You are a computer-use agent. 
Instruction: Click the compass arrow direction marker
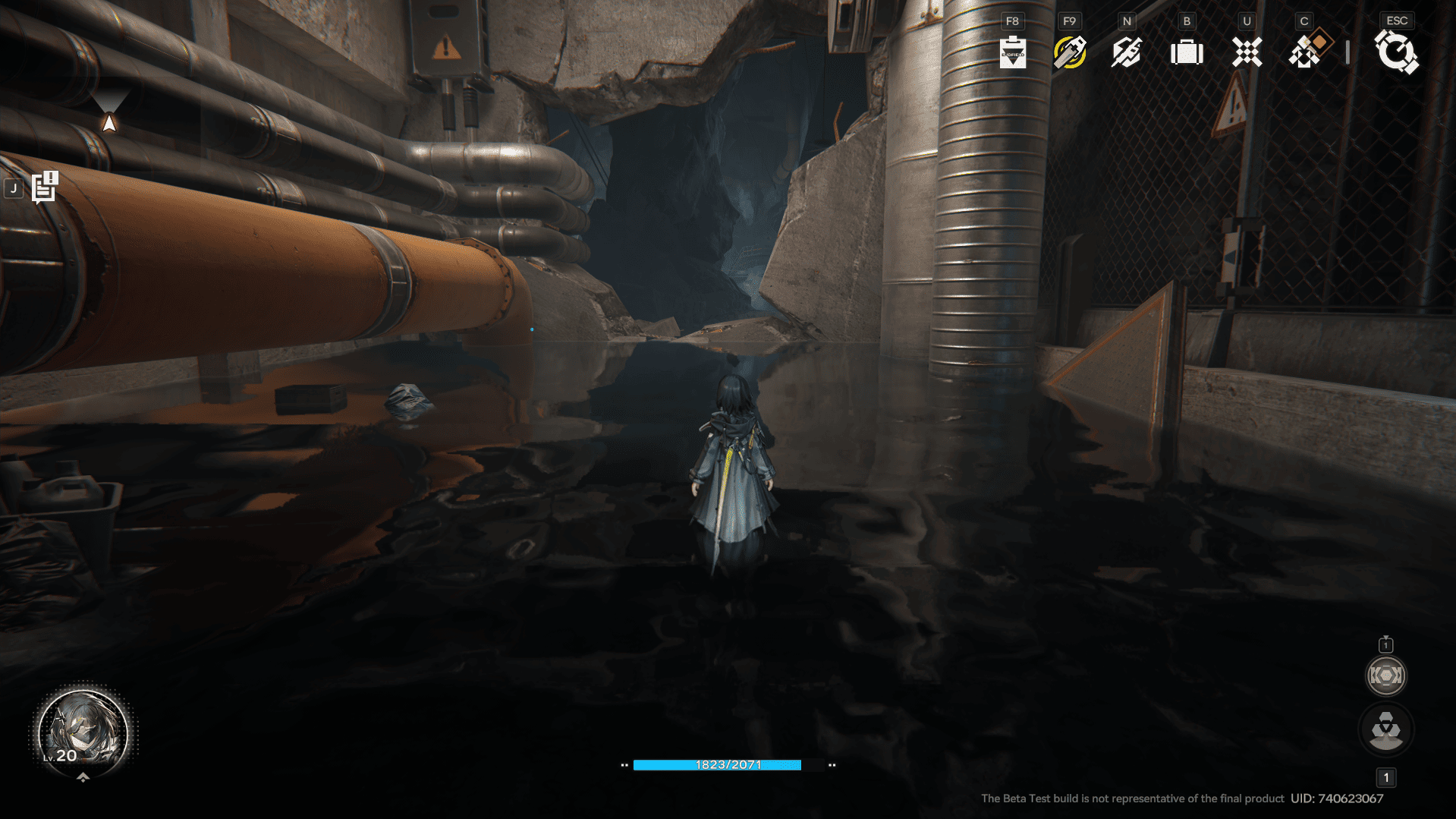109,122
